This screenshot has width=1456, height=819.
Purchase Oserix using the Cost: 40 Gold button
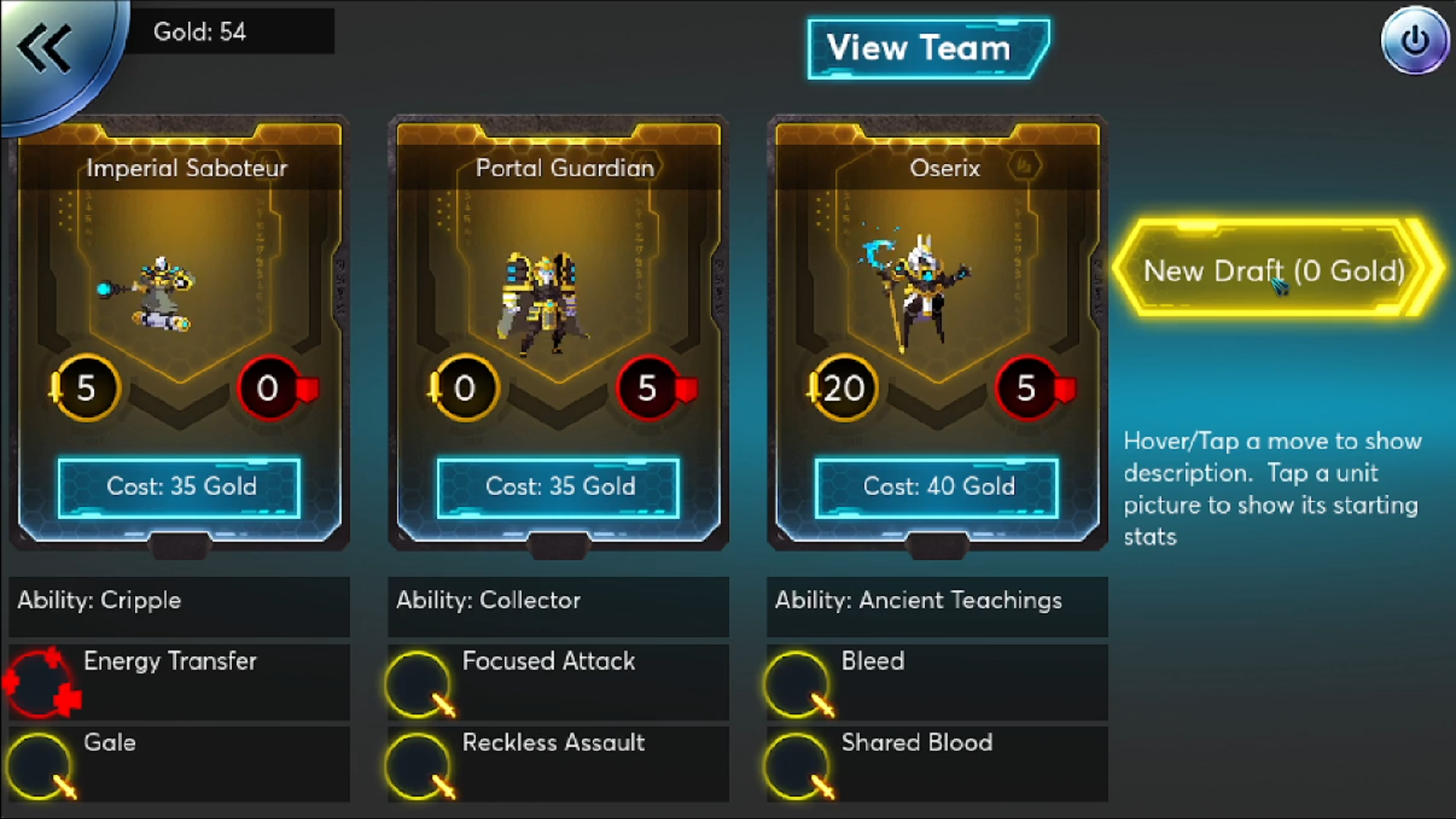937,488
